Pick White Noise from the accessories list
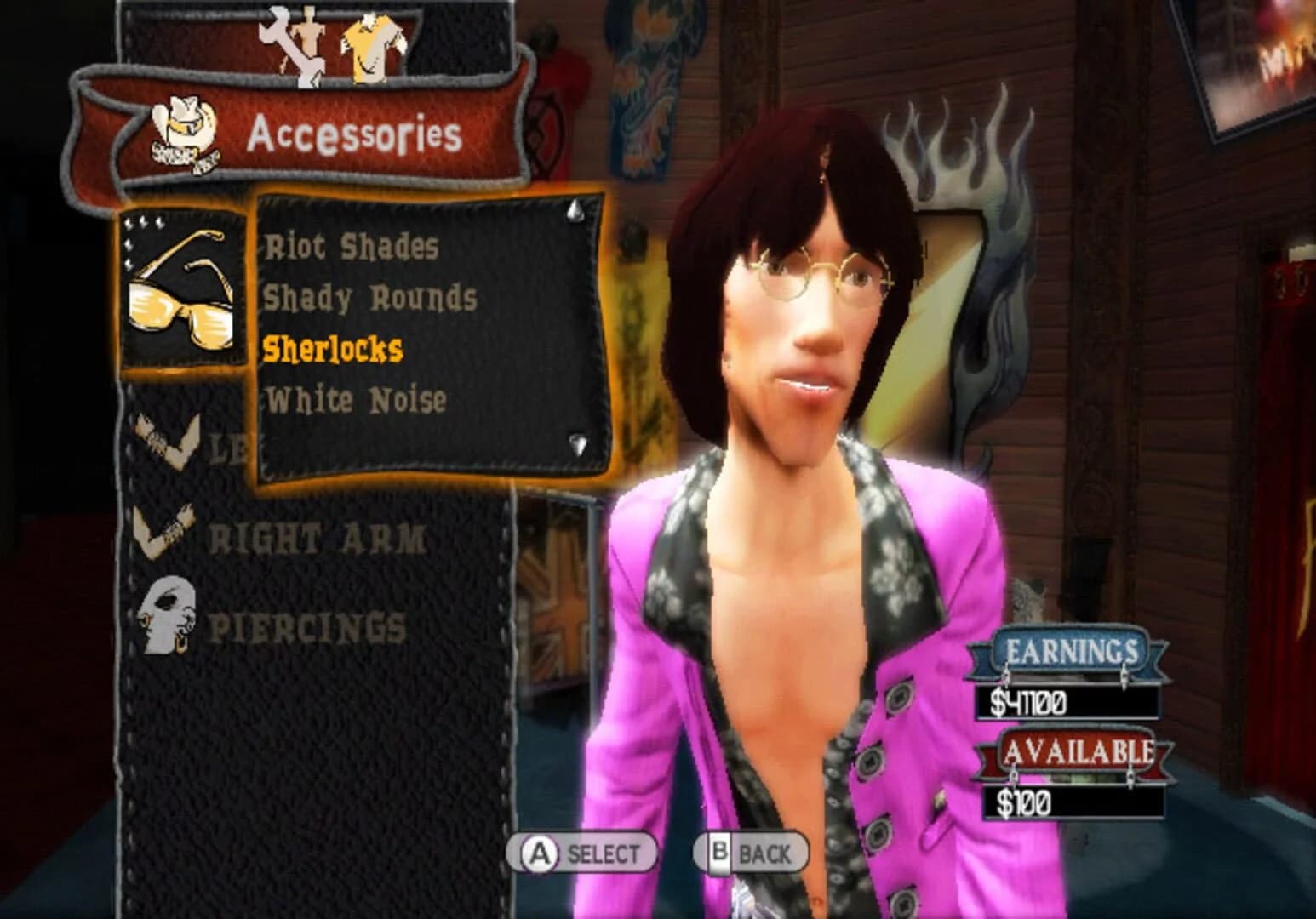Viewport: 1316px width, 919px height. click(356, 398)
